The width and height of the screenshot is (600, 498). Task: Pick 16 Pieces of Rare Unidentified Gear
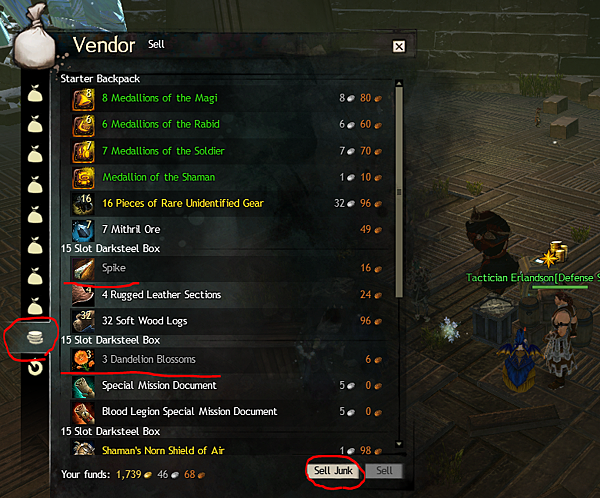point(182,203)
